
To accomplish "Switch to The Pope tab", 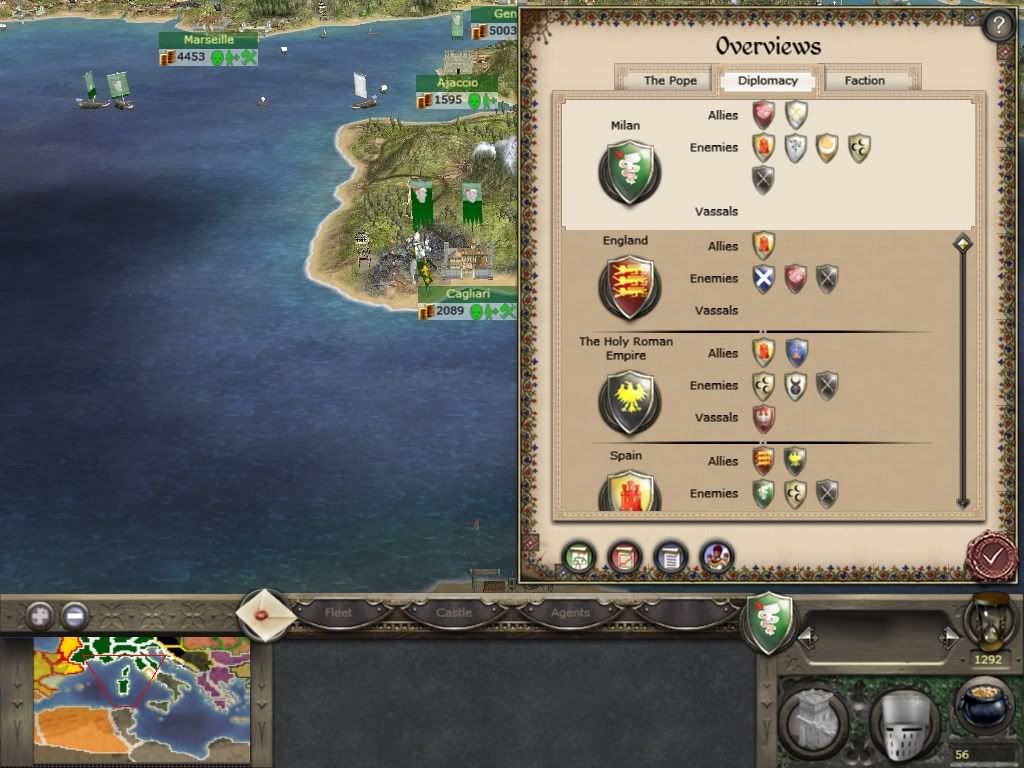I will tap(669, 81).
